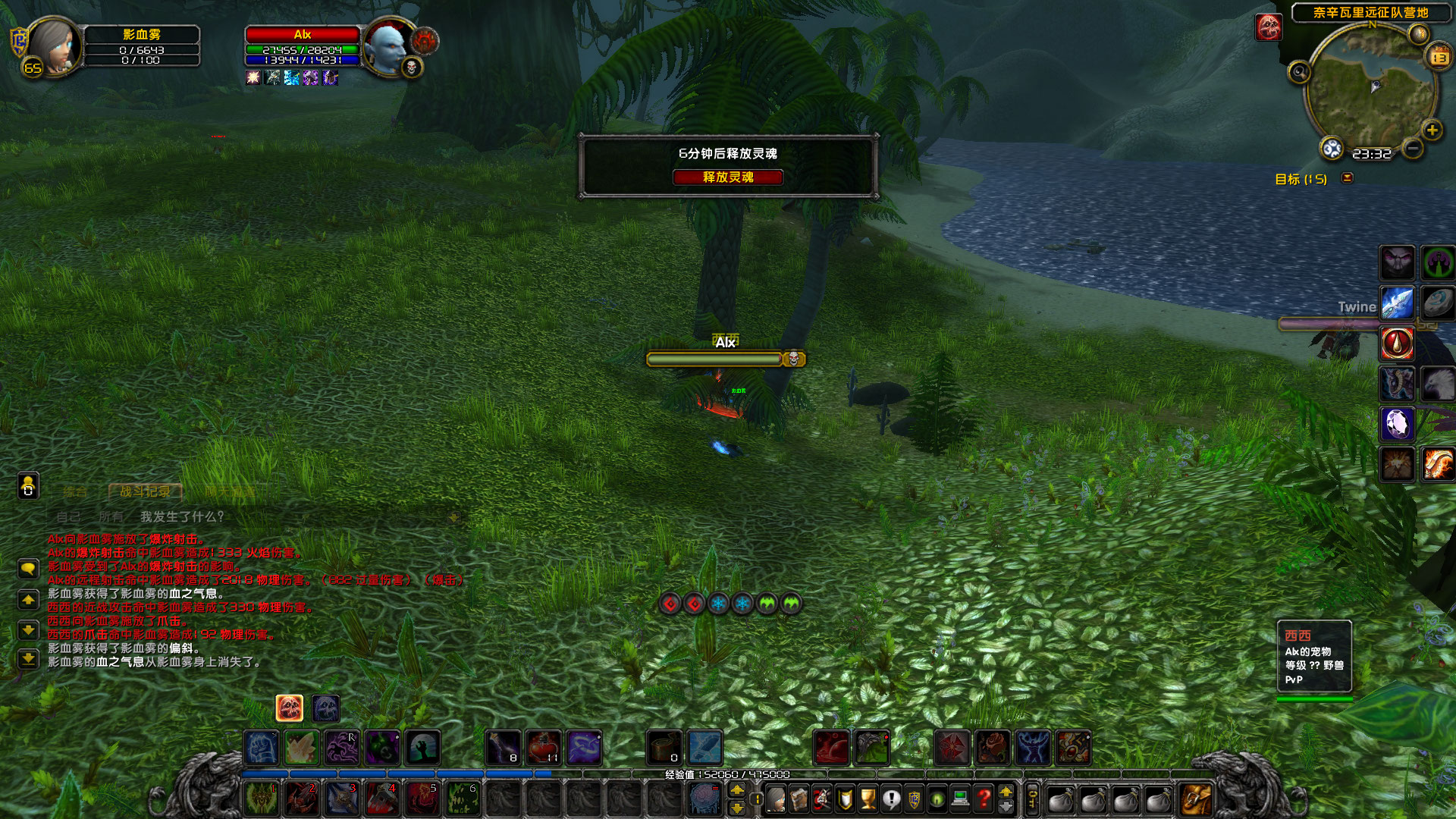
Task: Open the minimap tracking menu
Action: [1299, 72]
